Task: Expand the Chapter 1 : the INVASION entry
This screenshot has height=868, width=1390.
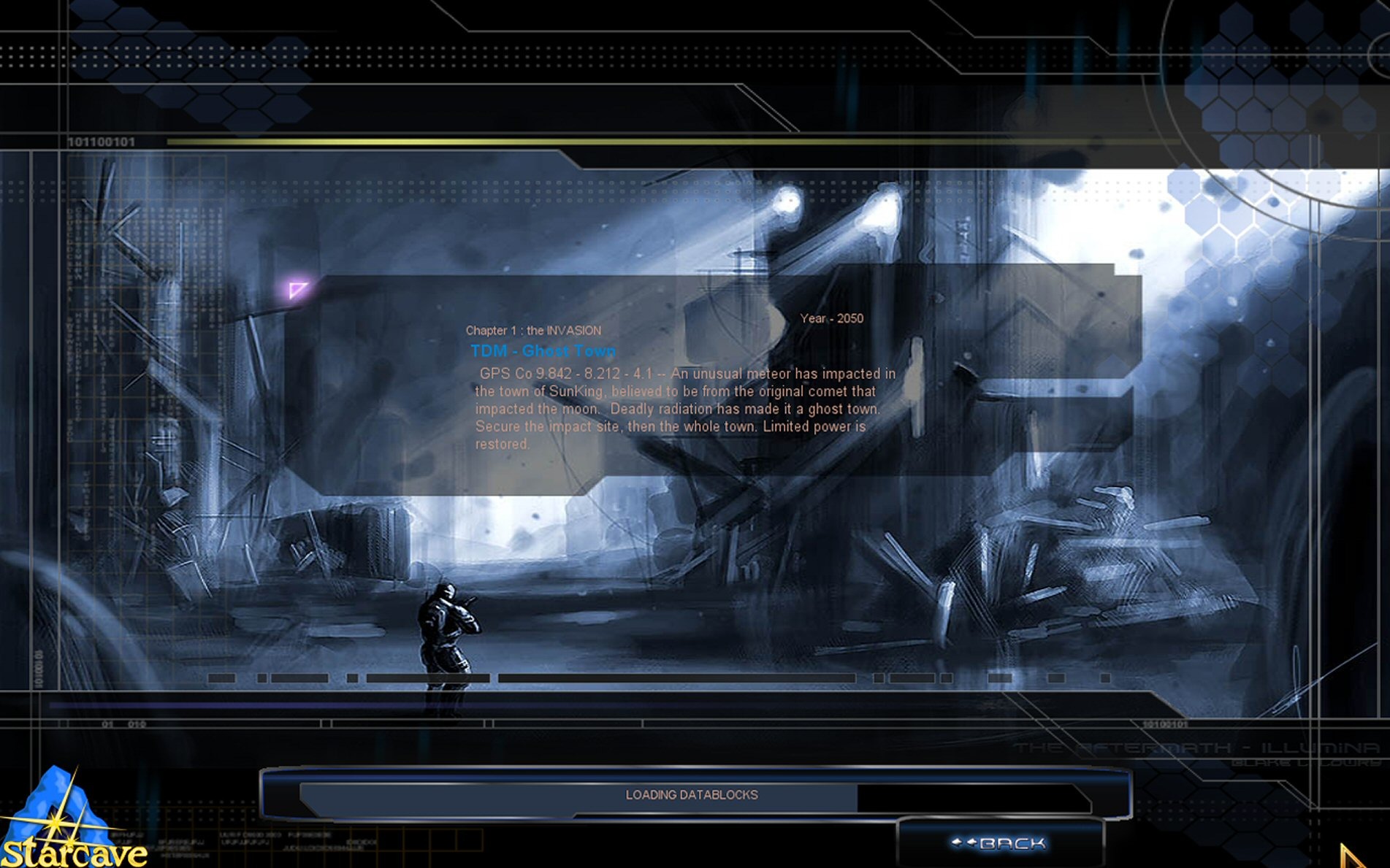Action: click(534, 330)
